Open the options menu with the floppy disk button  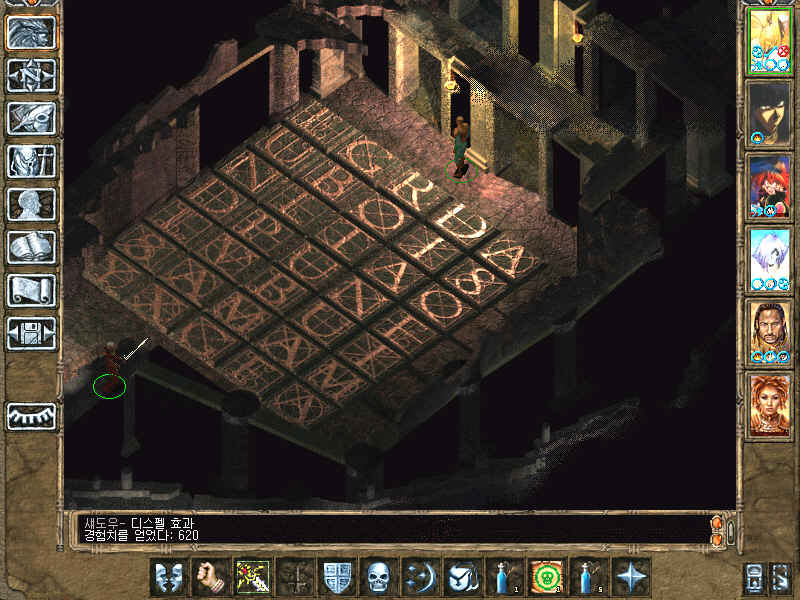31,333
